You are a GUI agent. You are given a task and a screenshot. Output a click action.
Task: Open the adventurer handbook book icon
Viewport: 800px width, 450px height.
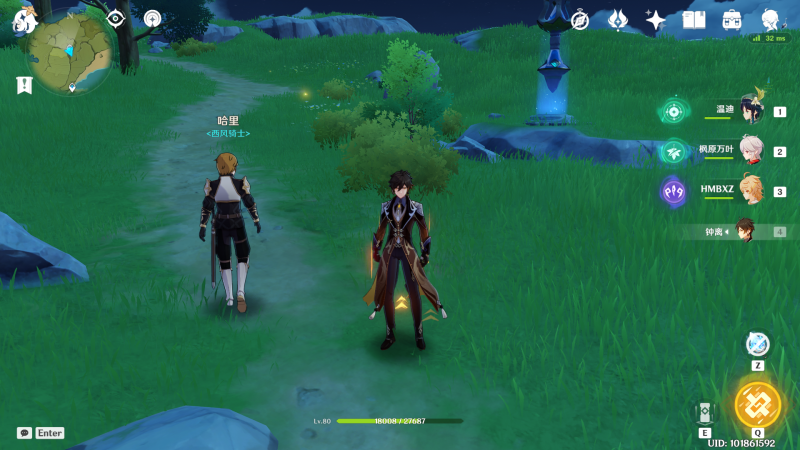(x=694, y=20)
